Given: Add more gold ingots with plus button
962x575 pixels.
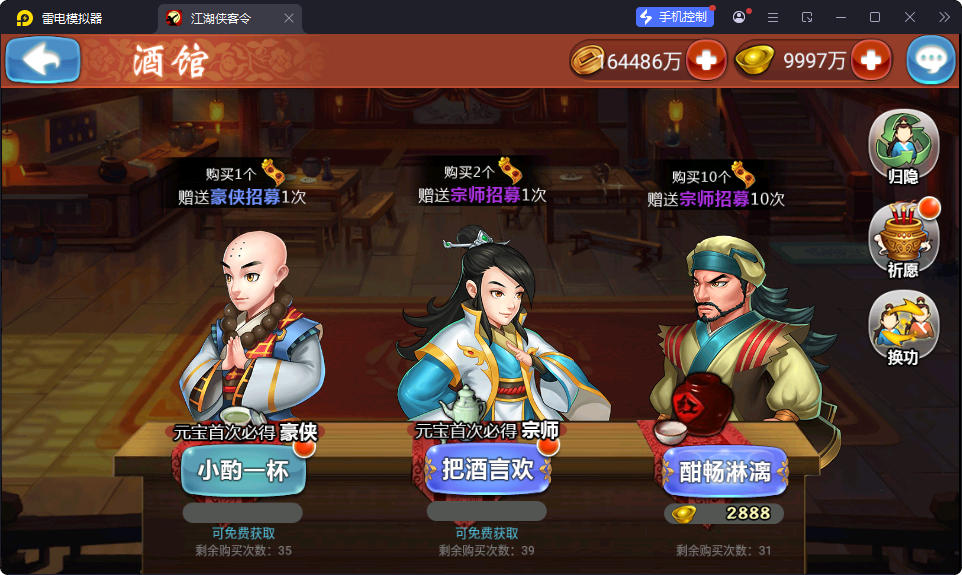Looking at the screenshot, I should (870, 61).
